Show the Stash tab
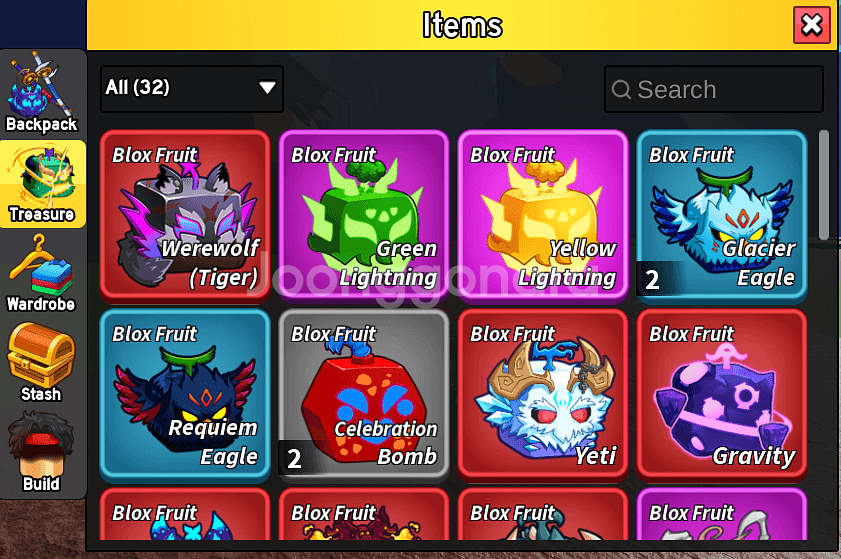This screenshot has height=559, width=841. [42, 362]
